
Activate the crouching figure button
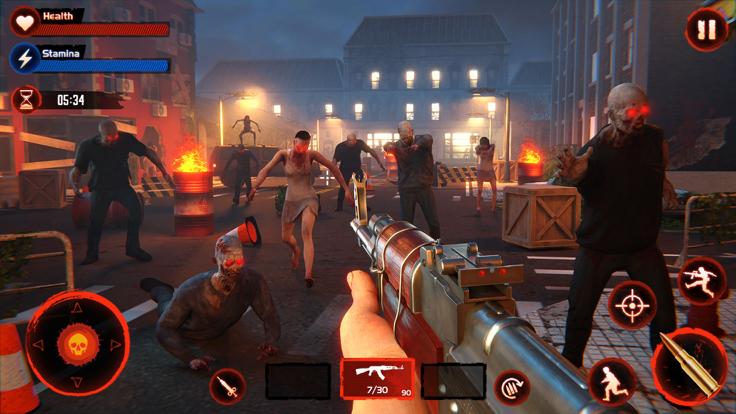[x=612, y=381]
